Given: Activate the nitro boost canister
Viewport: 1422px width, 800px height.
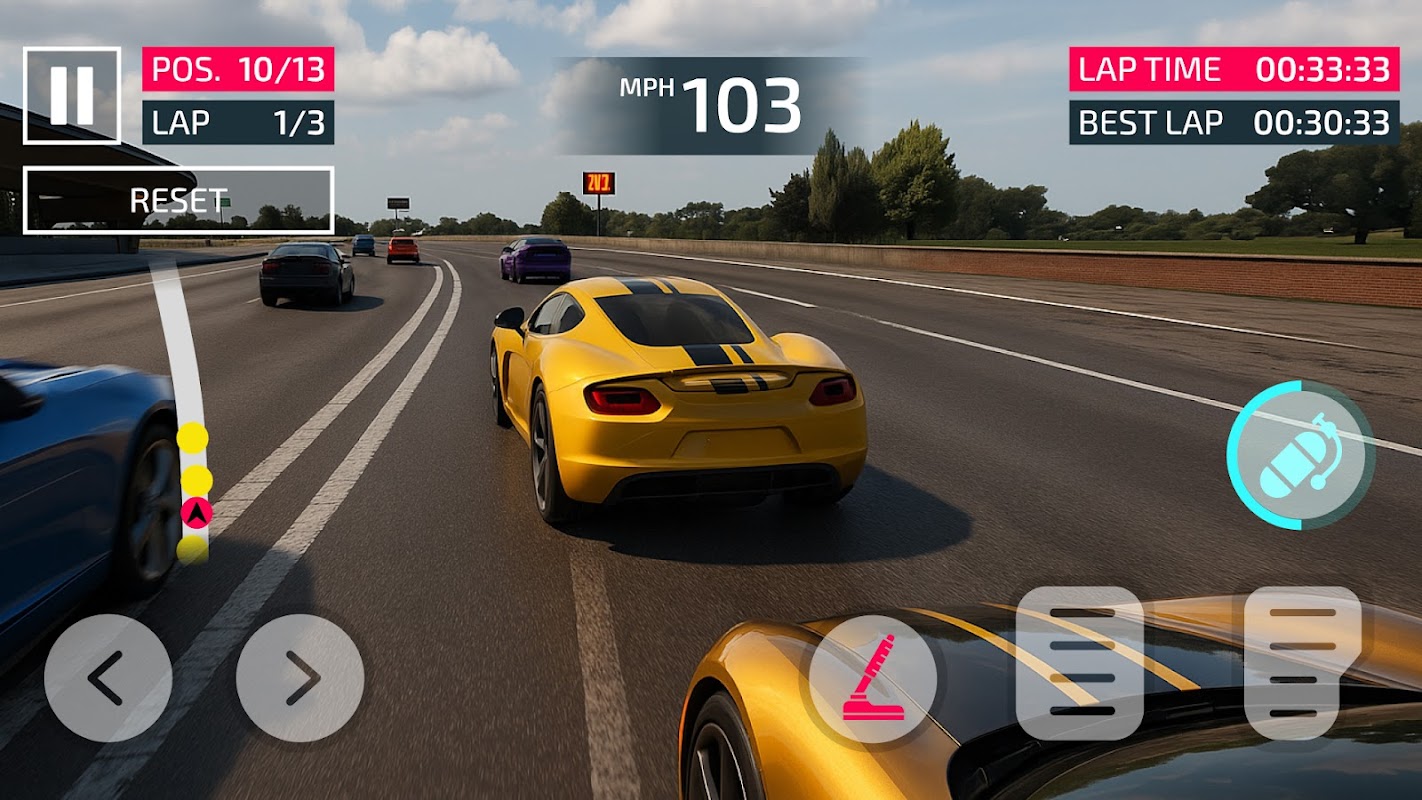Looking at the screenshot, I should (1300, 456).
